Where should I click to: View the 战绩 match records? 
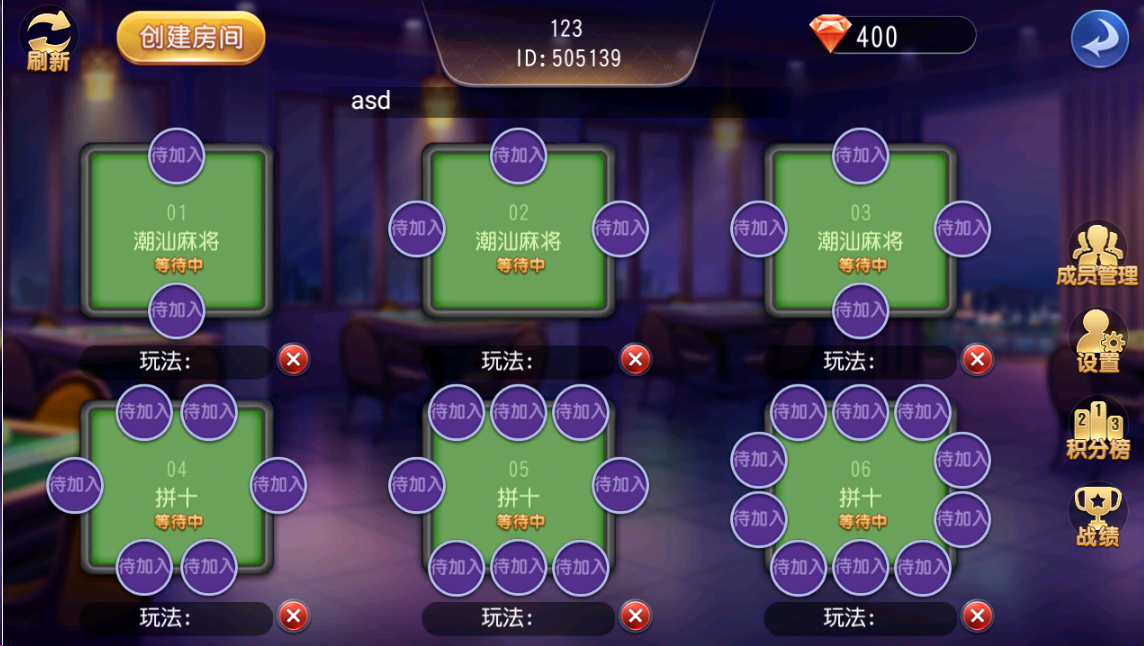coord(1097,515)
